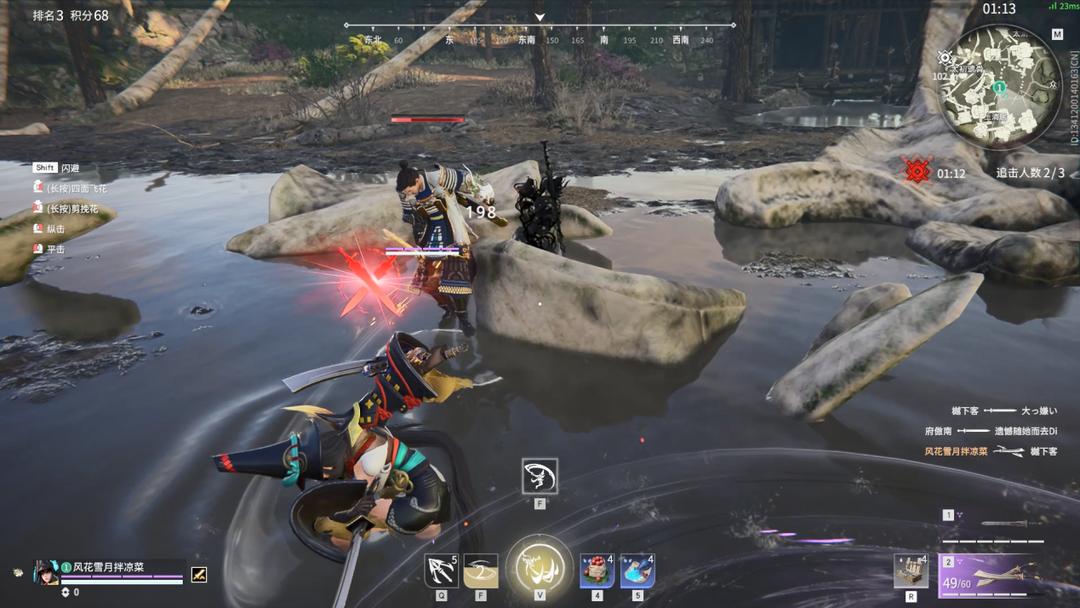Use the blue armor powder consumable

[637, 570]
